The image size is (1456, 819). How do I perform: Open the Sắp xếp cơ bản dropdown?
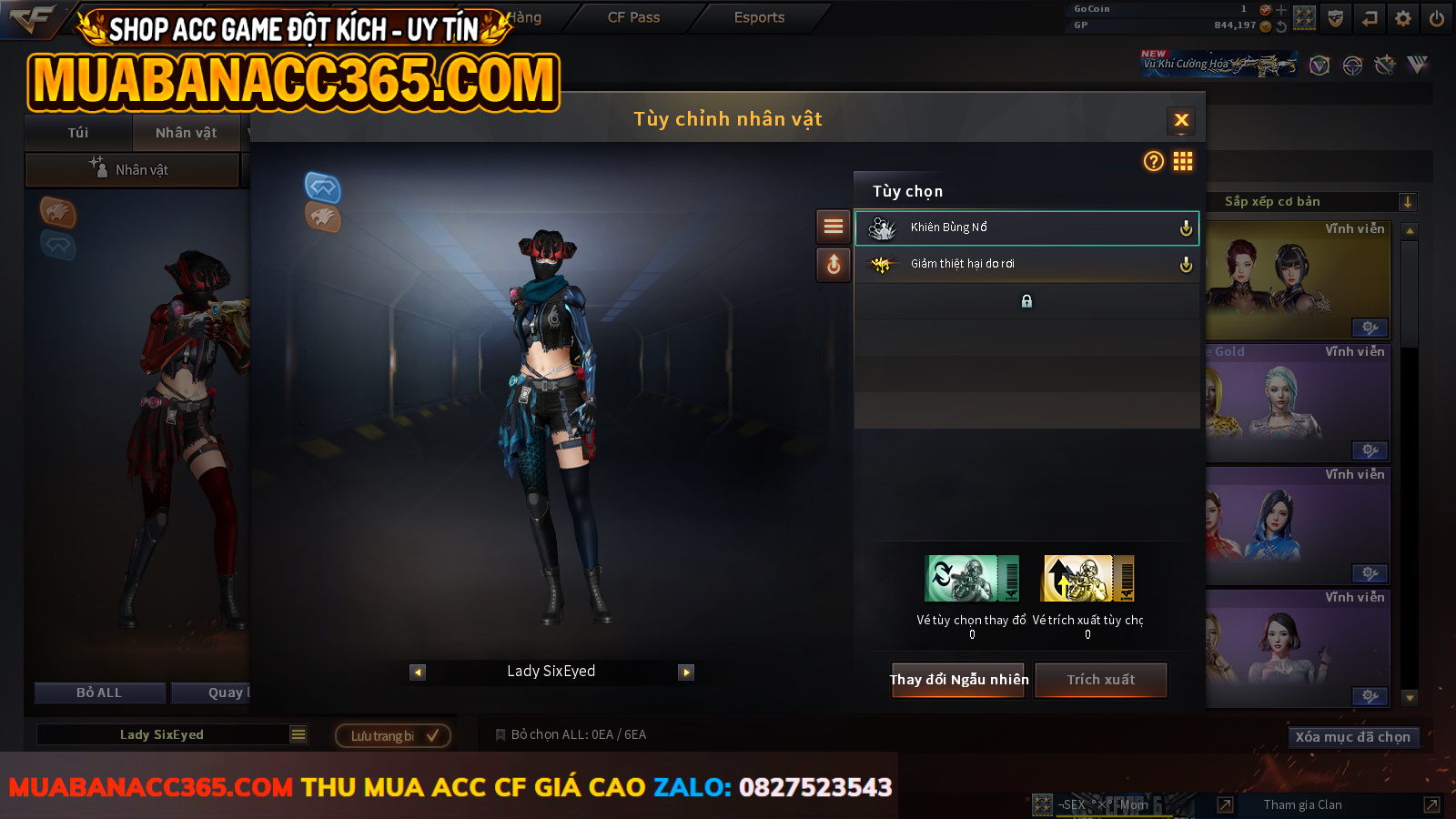tap(1310, 202)
